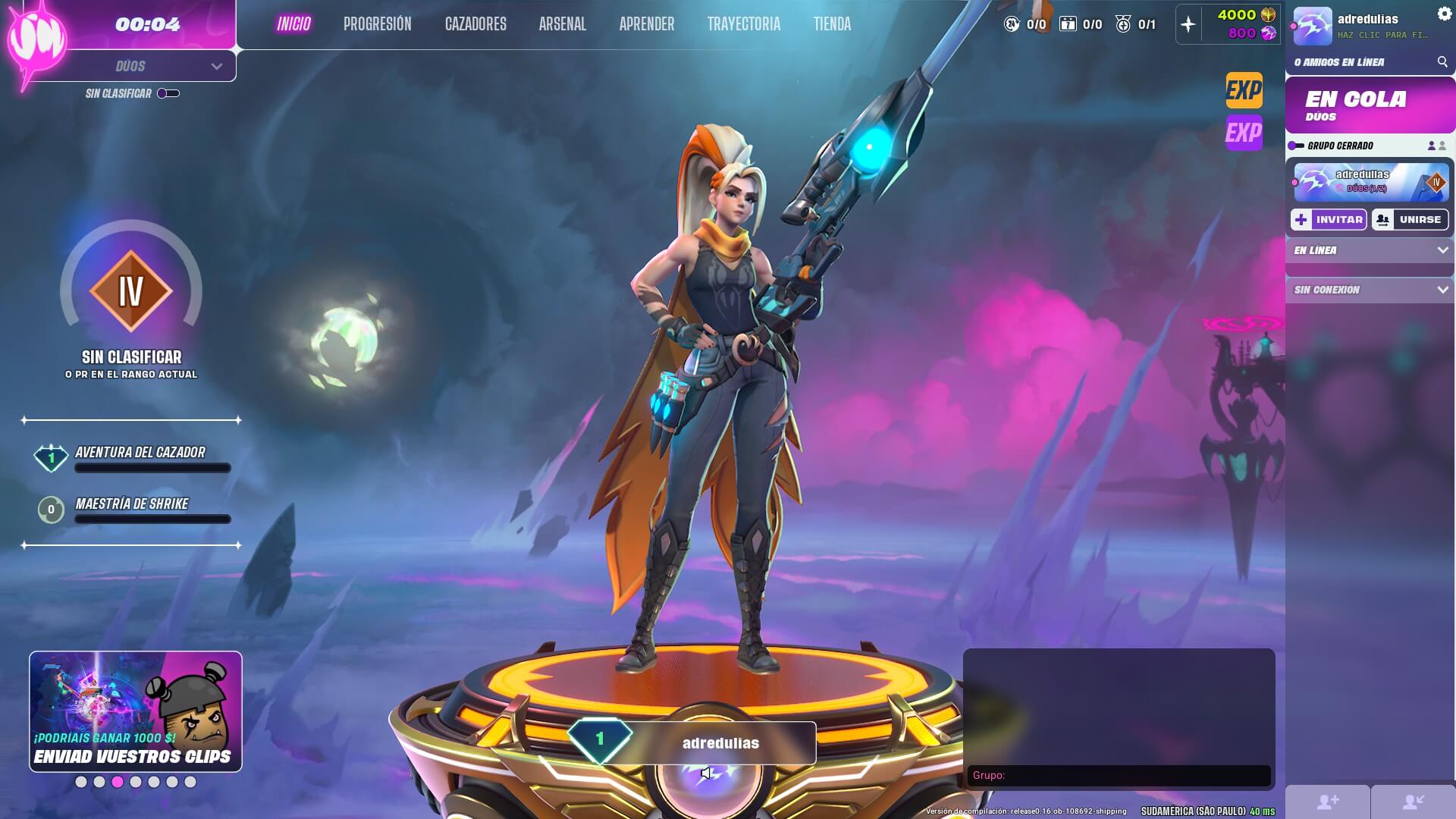
Task: Switch to the Progresión tab
Action: 377,24
